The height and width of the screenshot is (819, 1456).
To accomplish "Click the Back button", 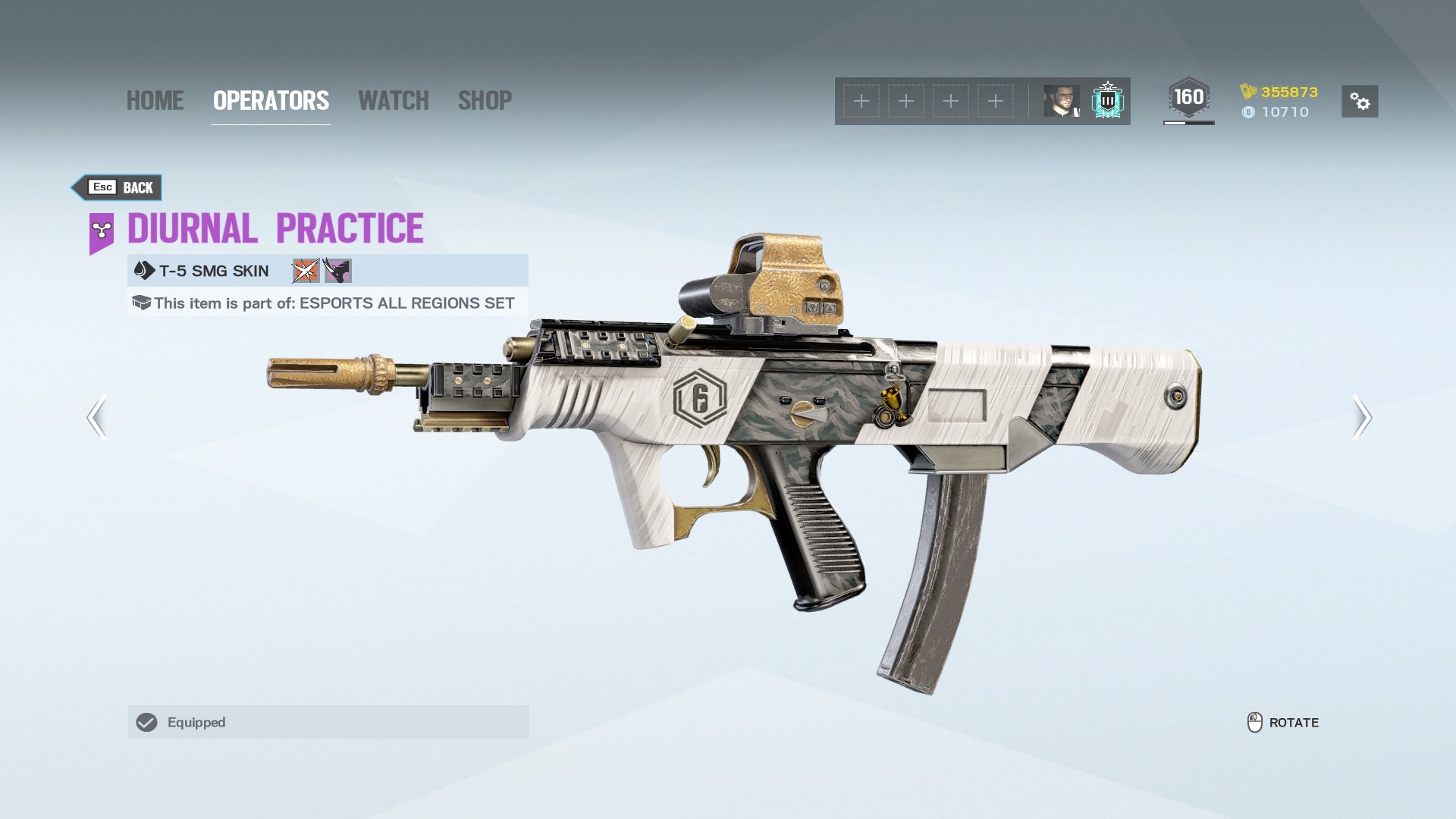I will pyautogui.click(x=118, y=187).
